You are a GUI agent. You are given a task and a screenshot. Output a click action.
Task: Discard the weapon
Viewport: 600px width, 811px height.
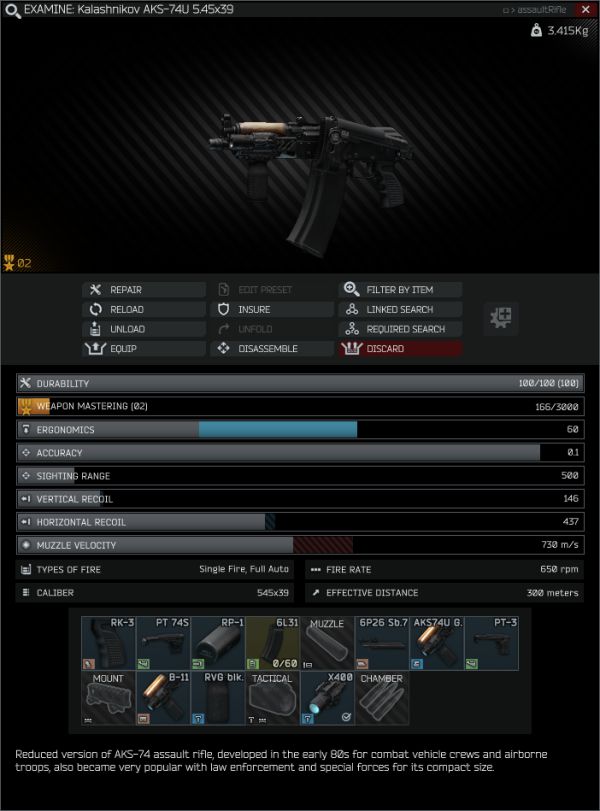point(400,349)
